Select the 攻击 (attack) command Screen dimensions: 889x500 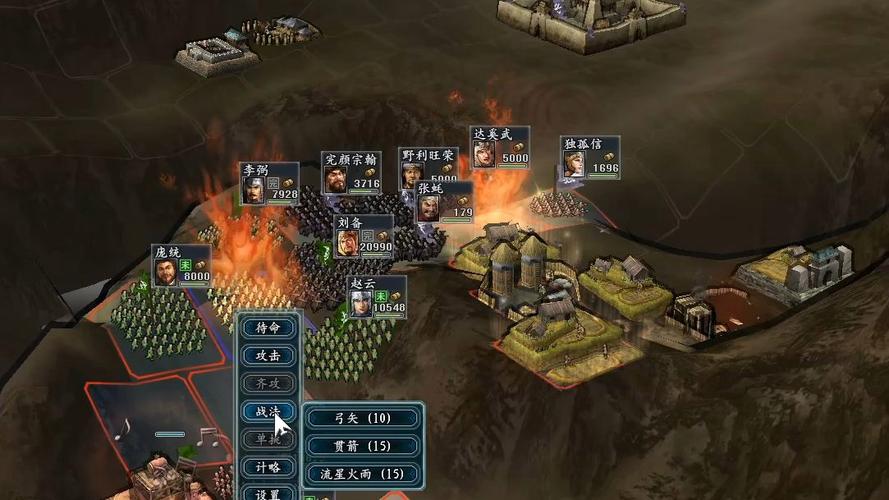[268, 356]
